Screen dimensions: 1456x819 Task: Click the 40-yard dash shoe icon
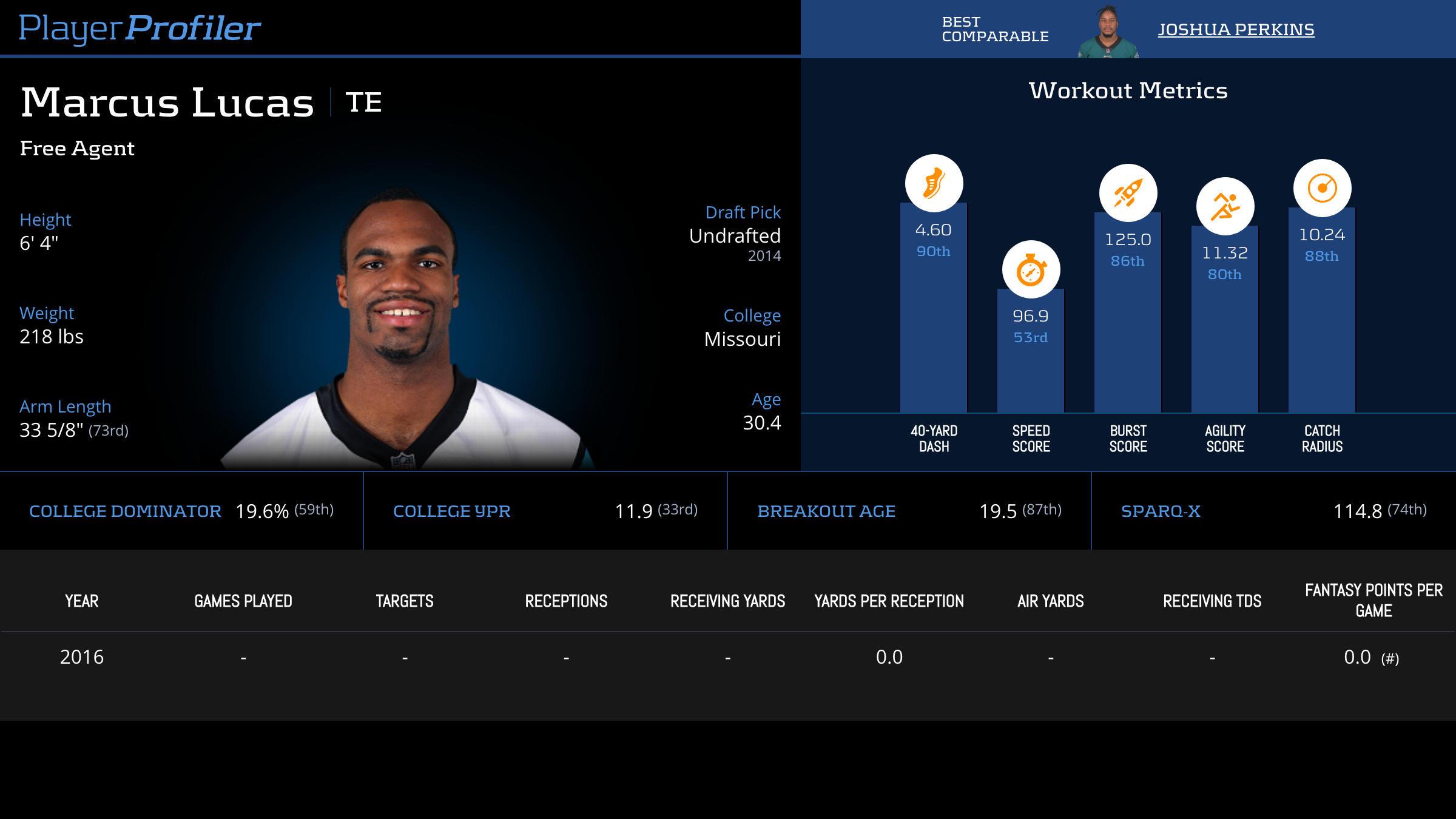pyautogui.click(x=934, y=183)
